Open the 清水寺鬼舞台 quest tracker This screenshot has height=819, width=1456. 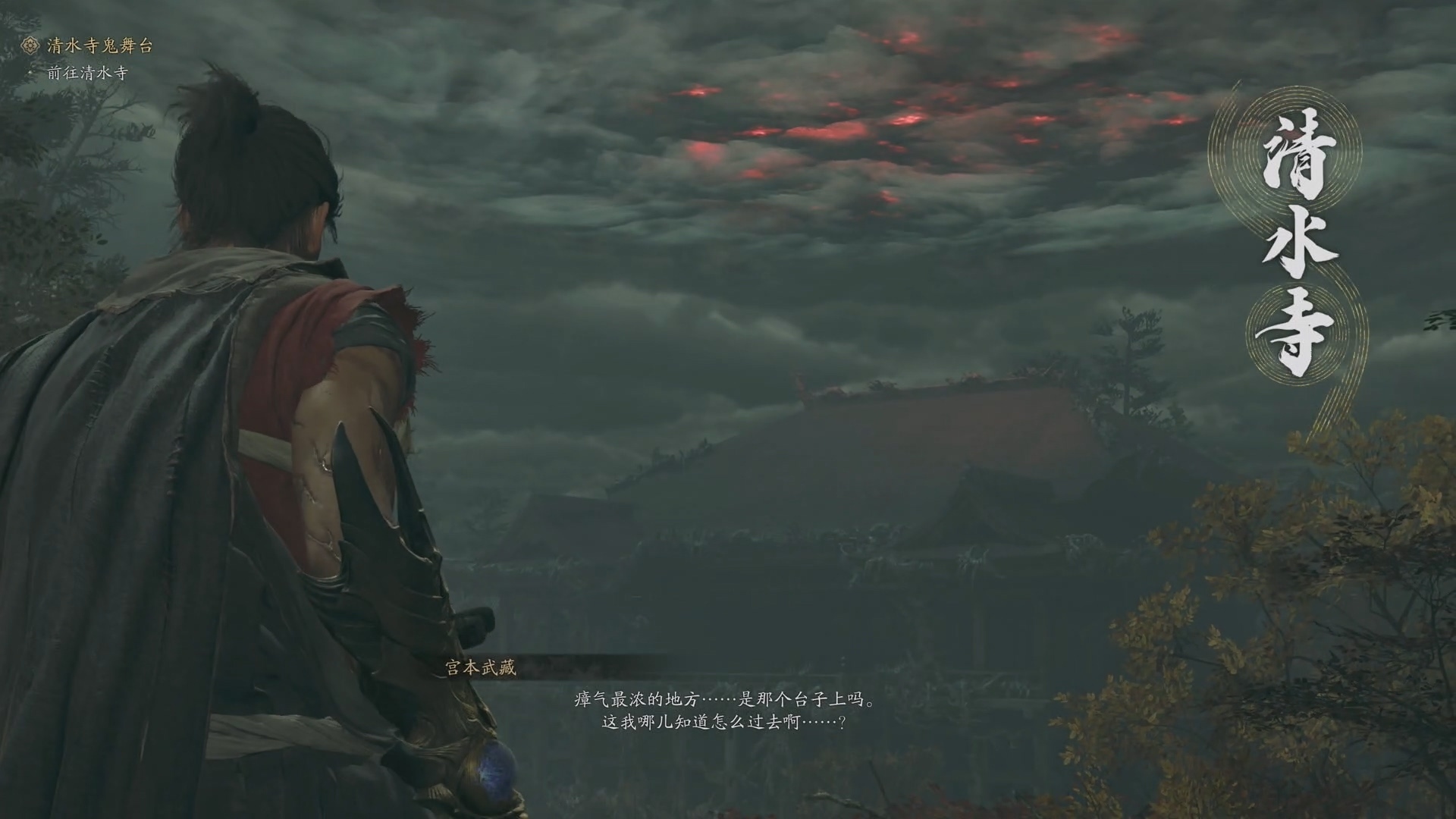click(x=99, y=45)
